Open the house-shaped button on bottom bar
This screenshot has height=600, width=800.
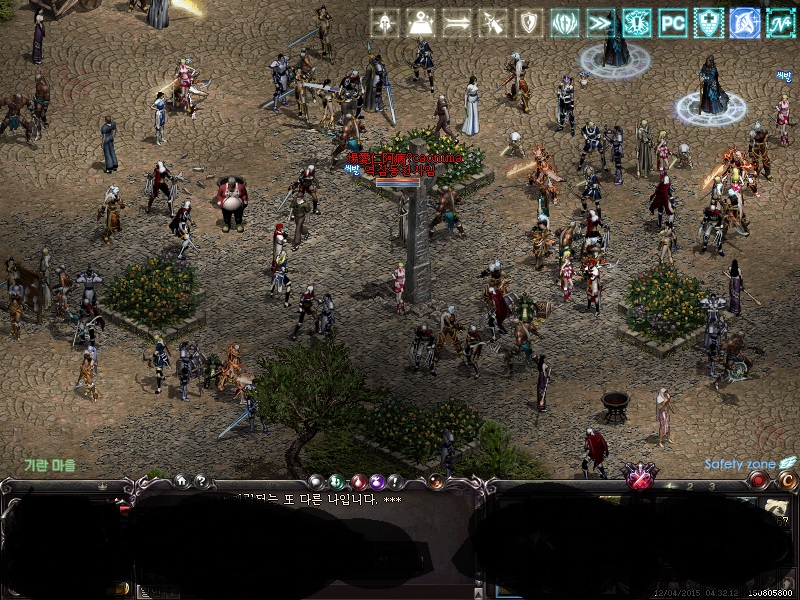pos(181,481)
